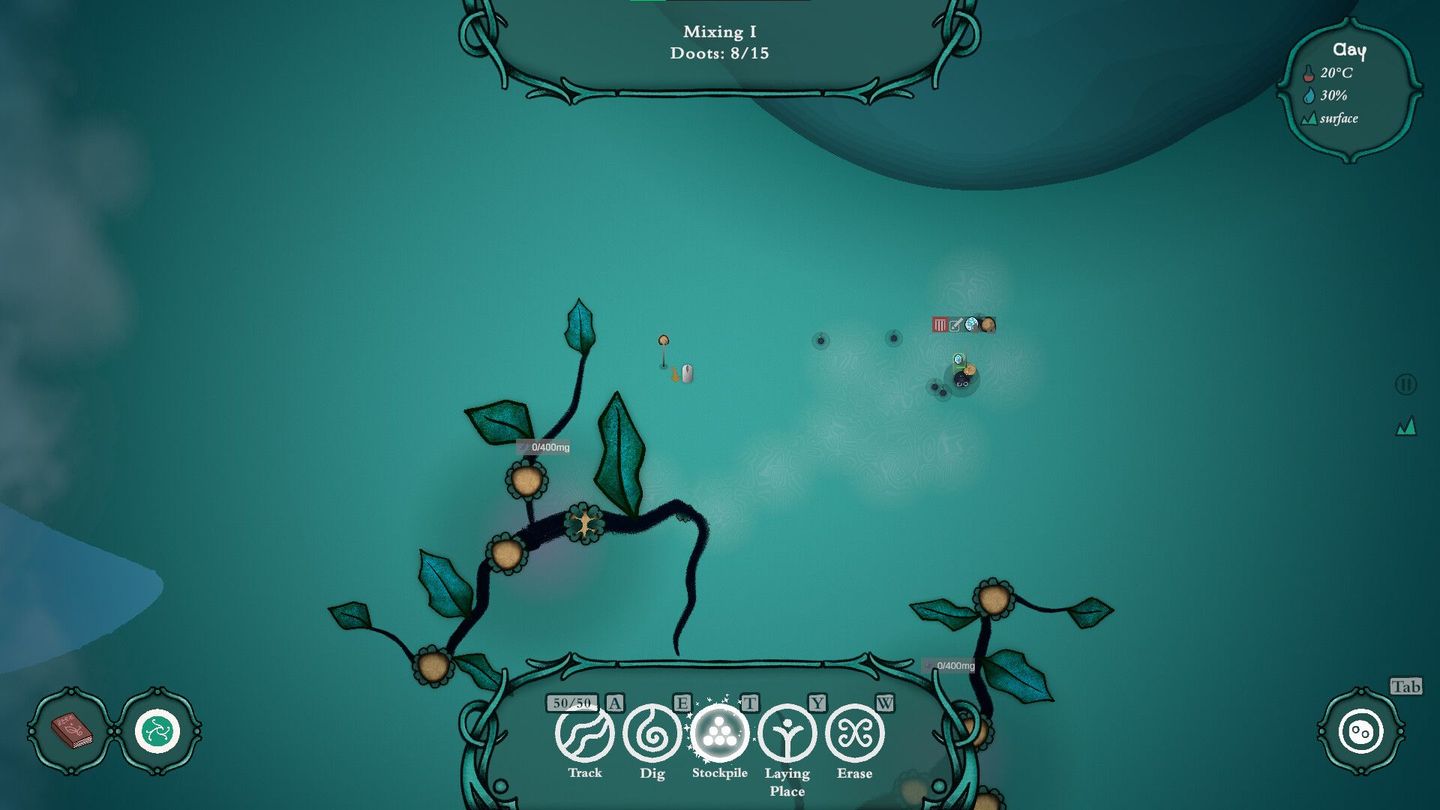Click the temperature thermometer icon in the Clay panel
Viewport: 1440px width, 810px height.
click(x=1312, y=72)
